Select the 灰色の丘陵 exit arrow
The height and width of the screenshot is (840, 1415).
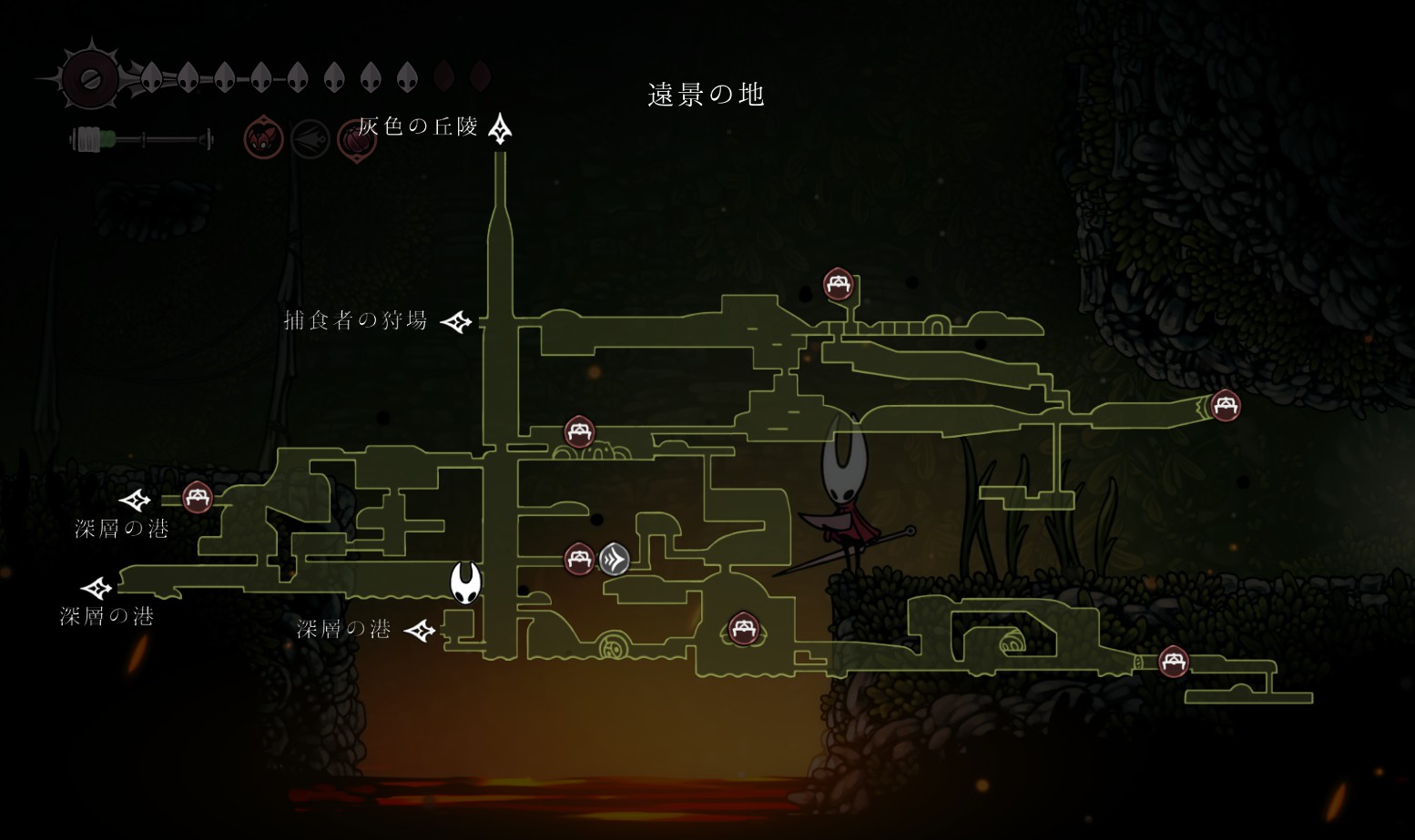coord(500,129)
